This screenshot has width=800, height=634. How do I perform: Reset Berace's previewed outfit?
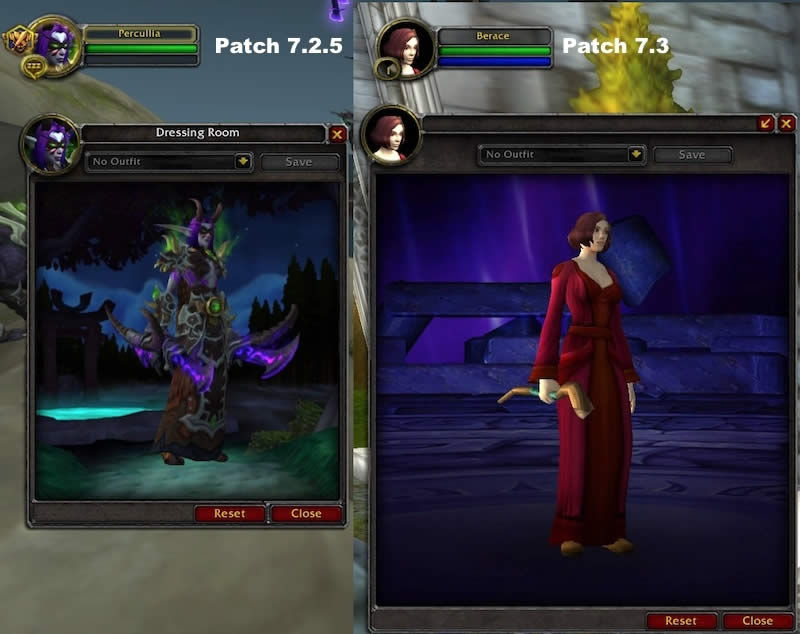[x=681, y=621]
